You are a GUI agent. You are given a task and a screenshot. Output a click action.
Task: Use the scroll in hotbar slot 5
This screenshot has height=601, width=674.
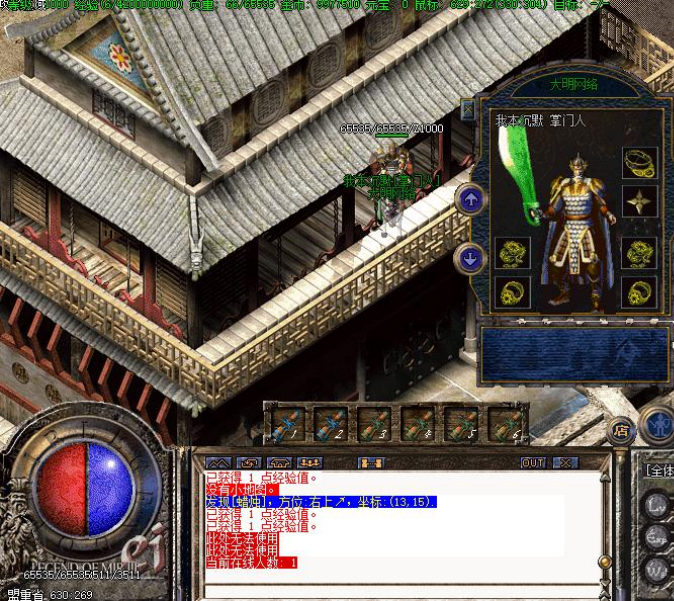[x=462, y=424]
